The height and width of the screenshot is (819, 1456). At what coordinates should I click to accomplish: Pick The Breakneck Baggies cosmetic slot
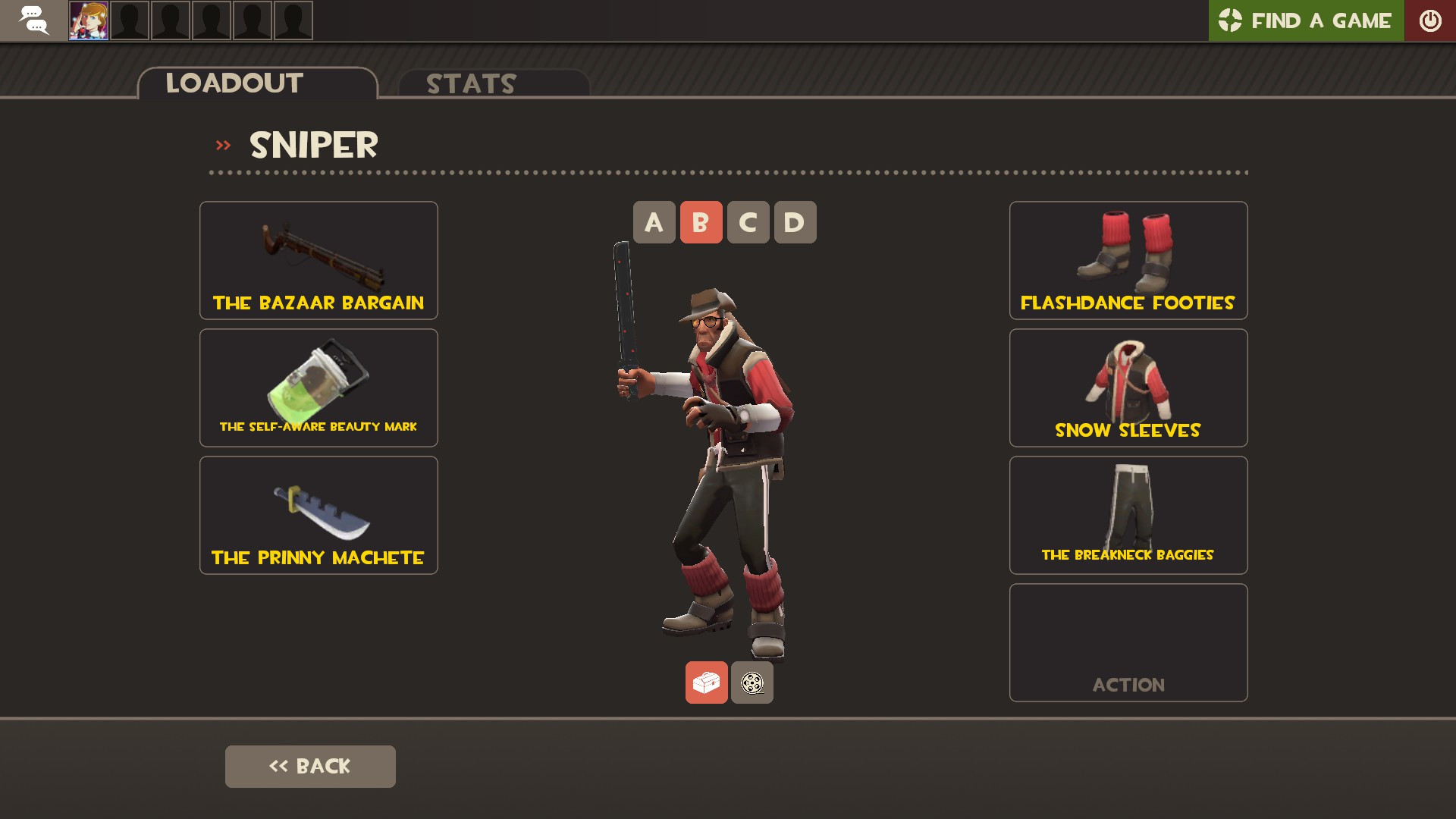click(x=1128, y=515)
